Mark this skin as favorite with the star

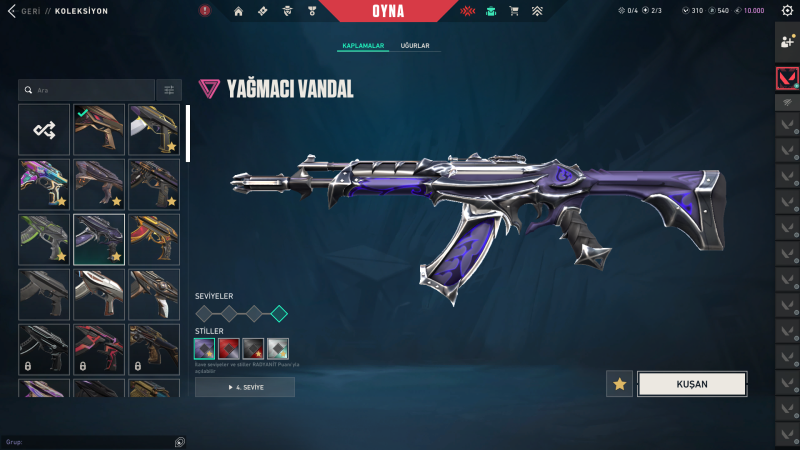pos(619,384)
